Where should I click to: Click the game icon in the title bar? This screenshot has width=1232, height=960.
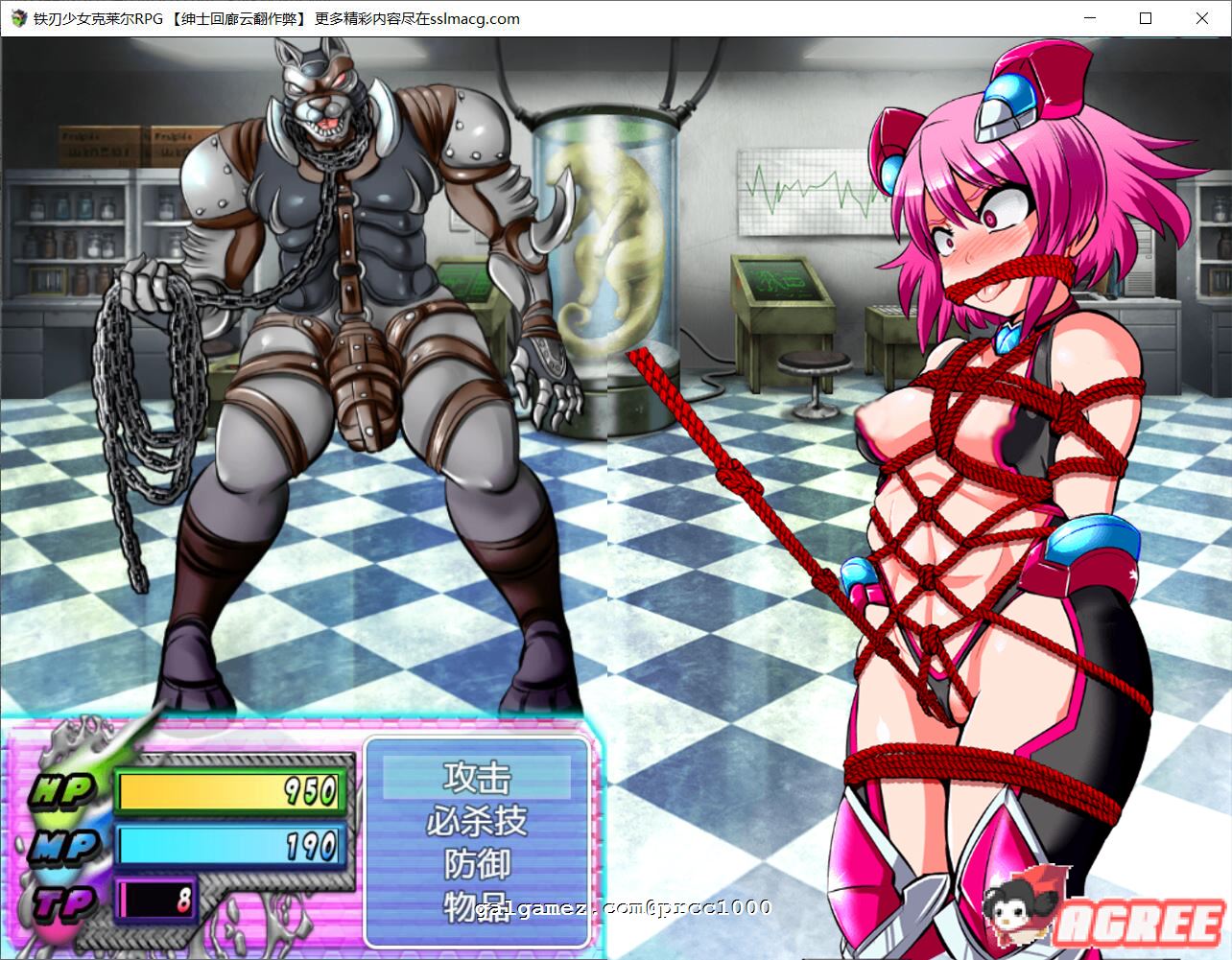click(17, 18)
